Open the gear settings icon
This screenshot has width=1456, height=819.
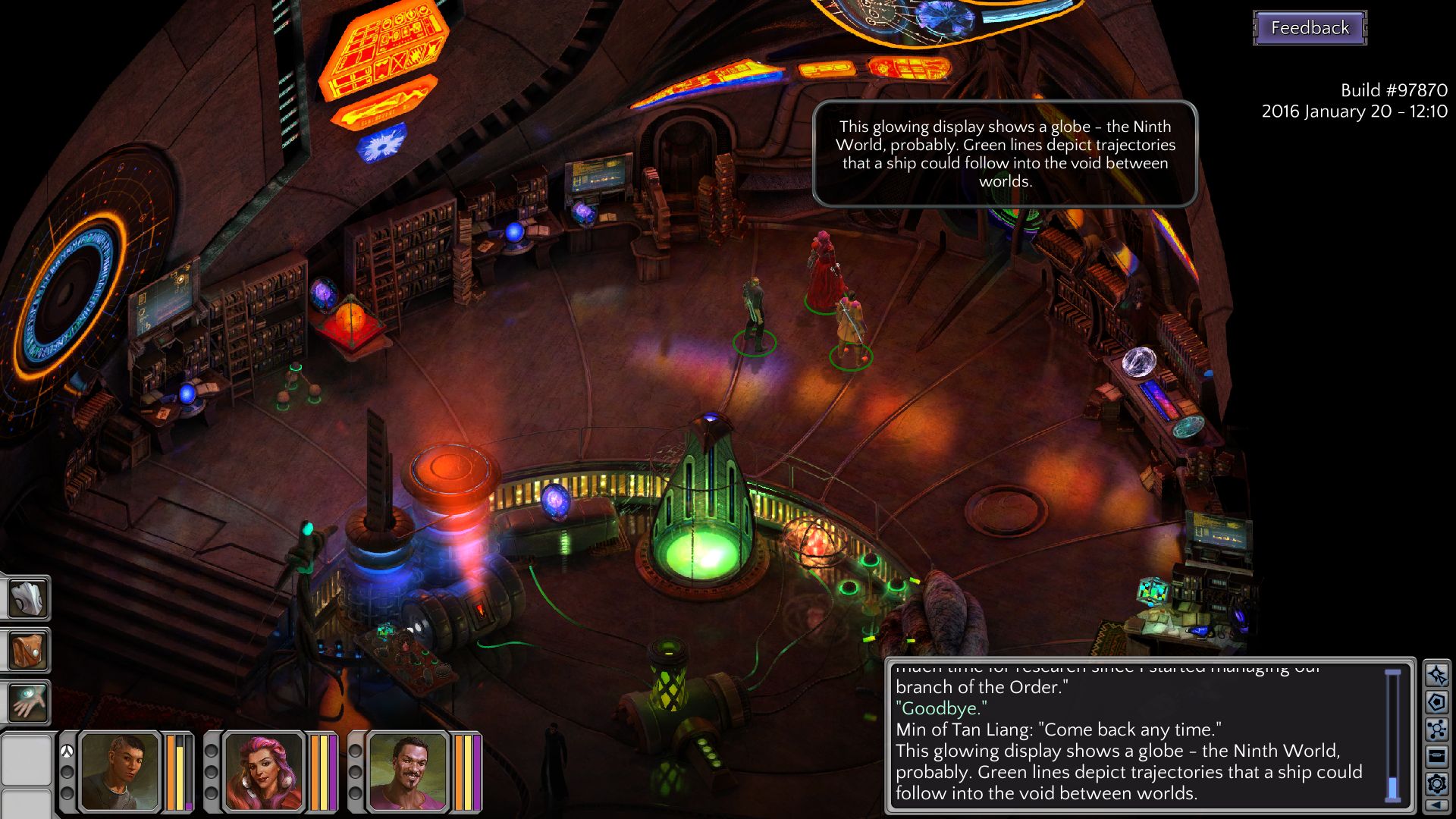click(1436, 783)
